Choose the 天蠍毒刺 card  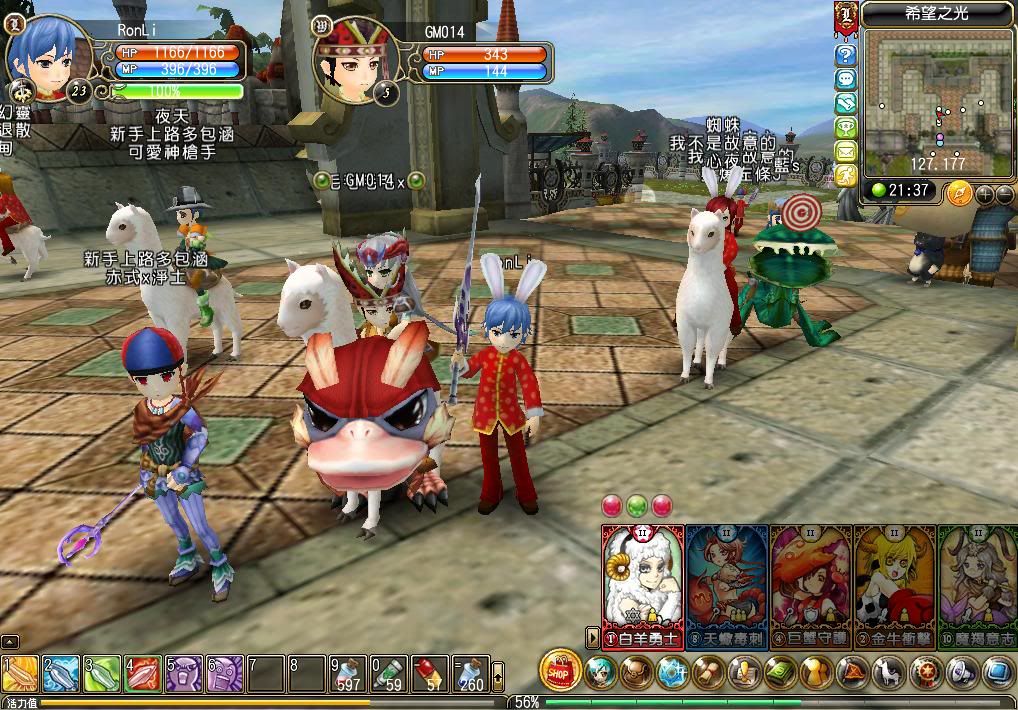click(x=727, y=585)
